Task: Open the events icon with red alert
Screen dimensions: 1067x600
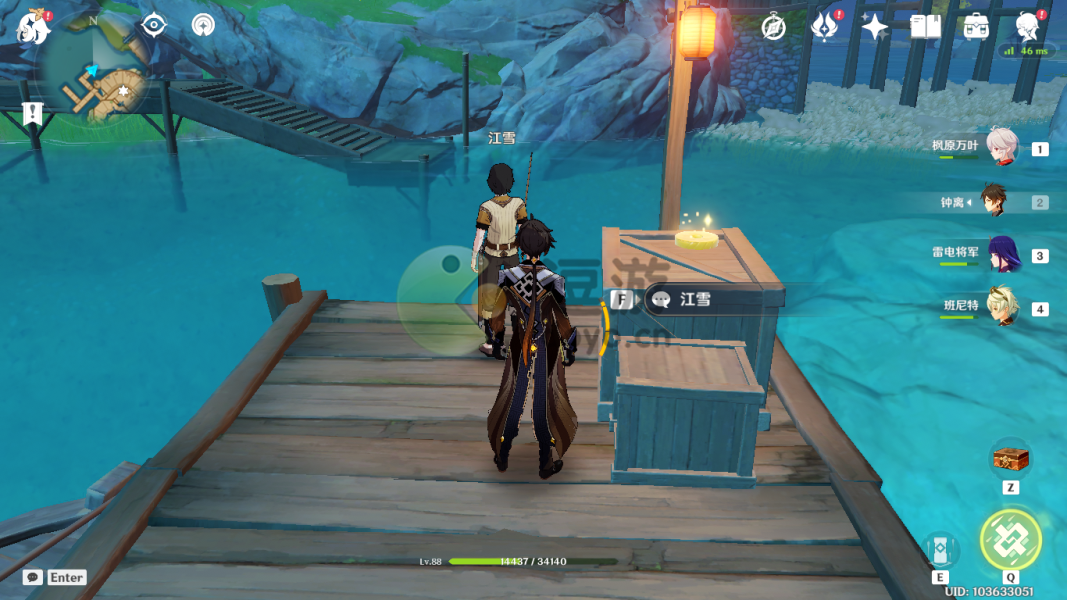Action: pyautogui.click(x=825, y=27)
